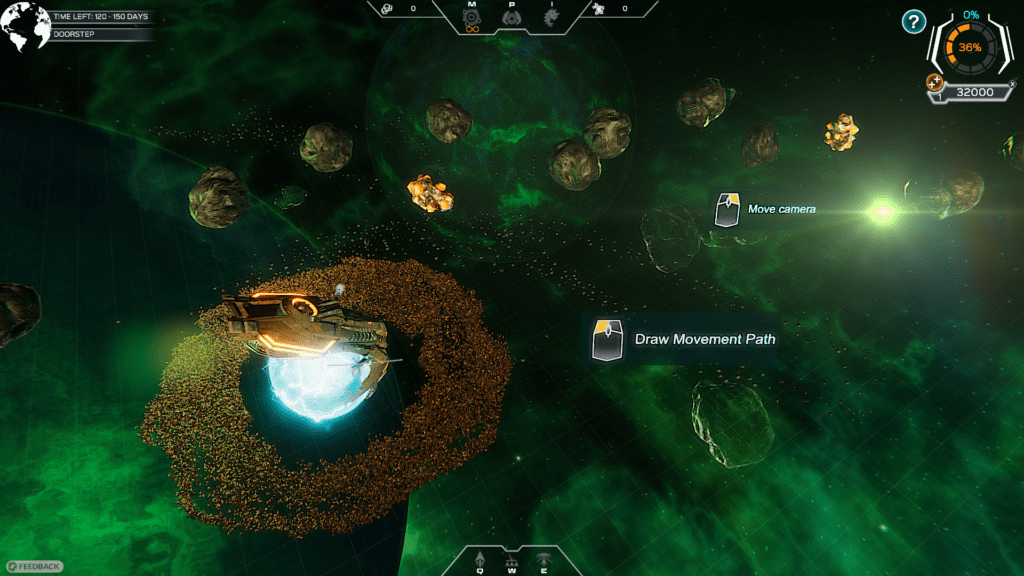Click the Feedback button
Viewport: 1024px width, 576px height.
(x=34, y=566)
